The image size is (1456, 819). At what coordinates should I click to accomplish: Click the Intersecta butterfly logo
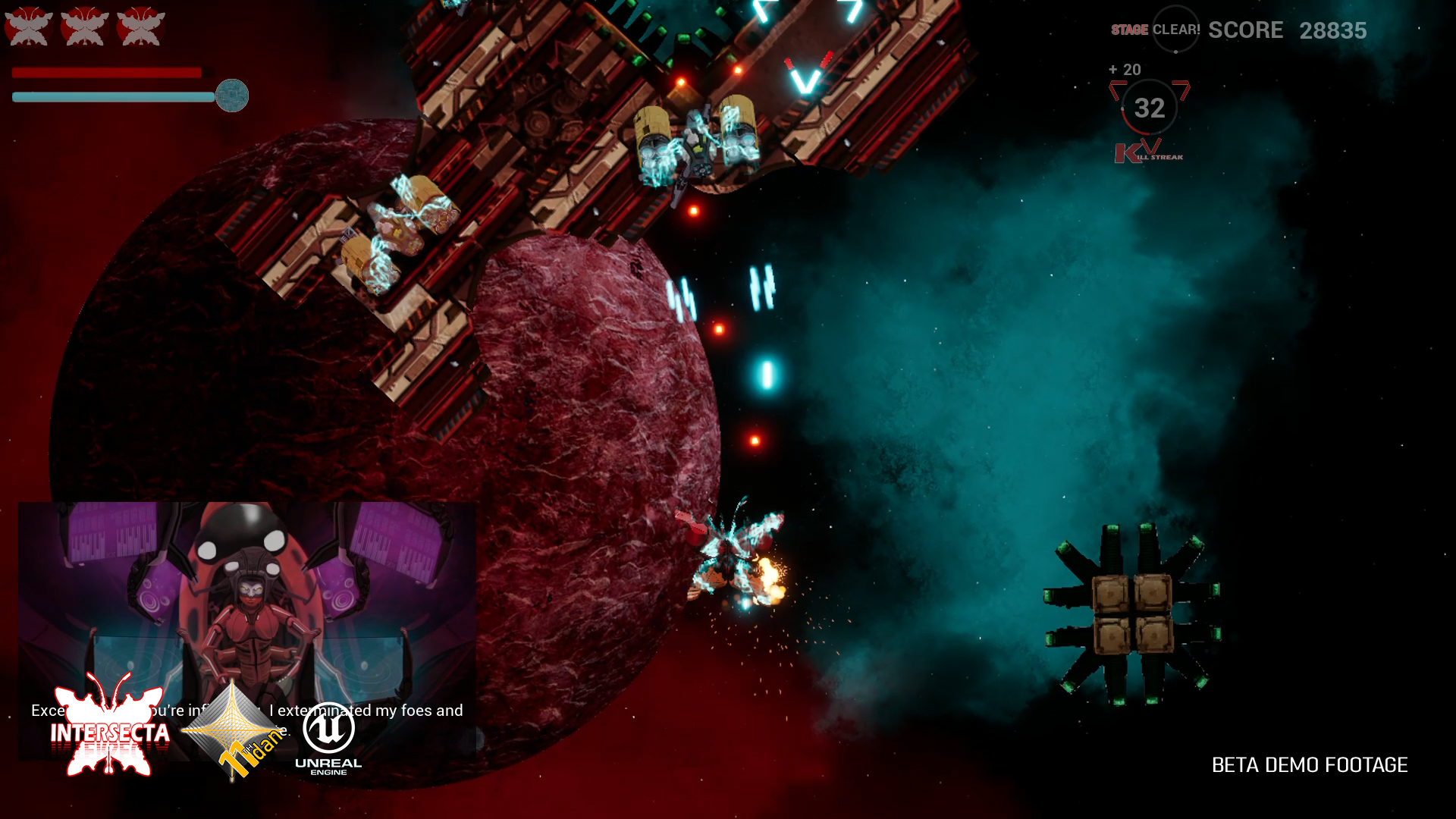coord(111,726)
